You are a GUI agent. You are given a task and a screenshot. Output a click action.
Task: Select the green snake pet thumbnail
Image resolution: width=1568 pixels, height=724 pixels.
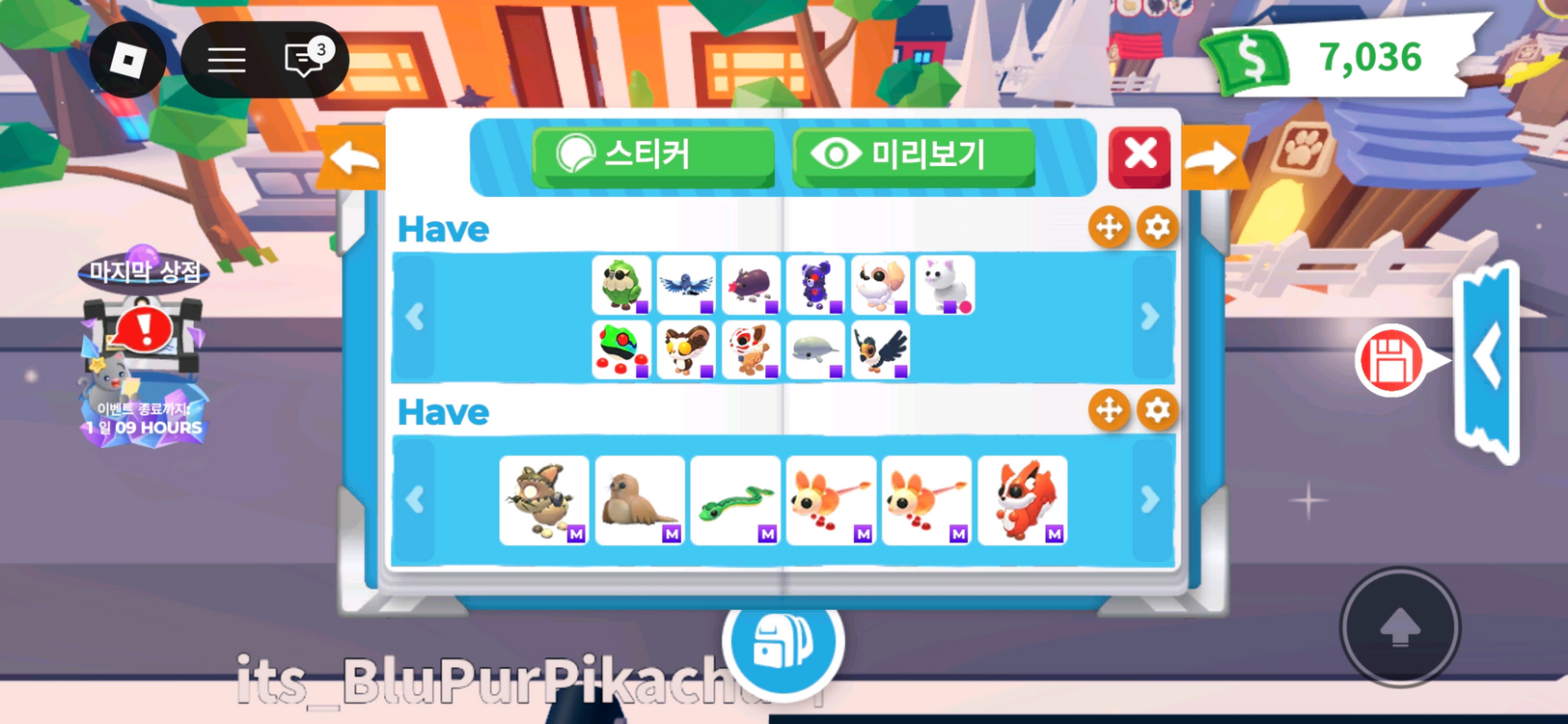coord(734,498)
